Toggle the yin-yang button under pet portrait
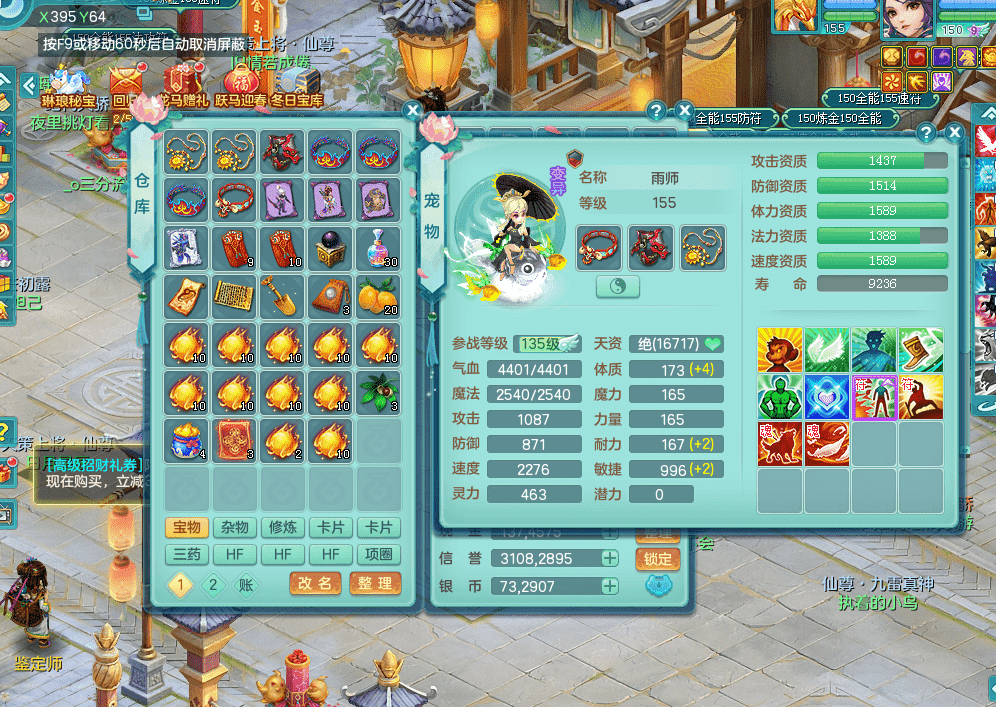The width and height of the screenshot is (996, 707). [617, 287]
